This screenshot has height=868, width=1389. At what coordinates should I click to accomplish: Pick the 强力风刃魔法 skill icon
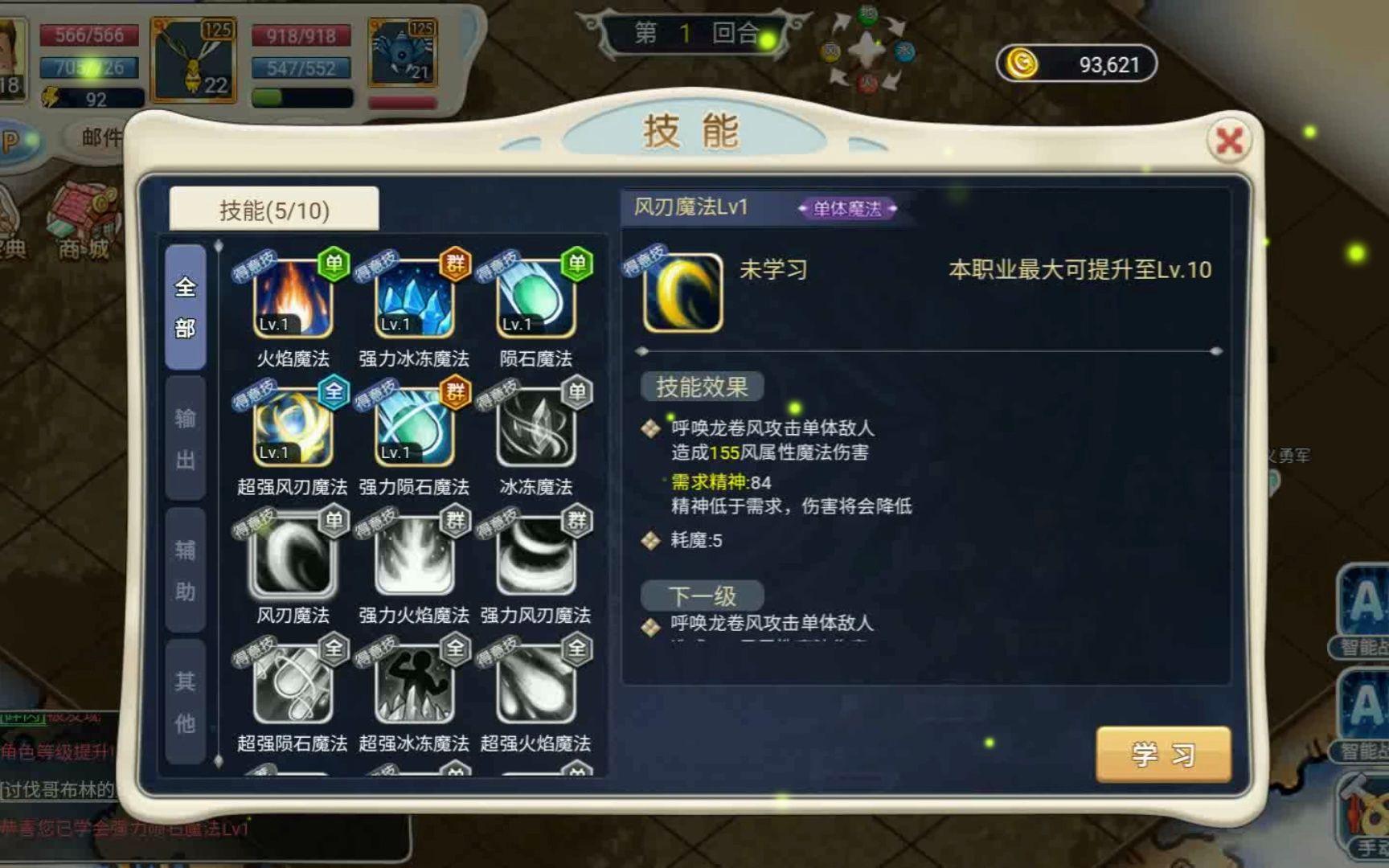535,556
